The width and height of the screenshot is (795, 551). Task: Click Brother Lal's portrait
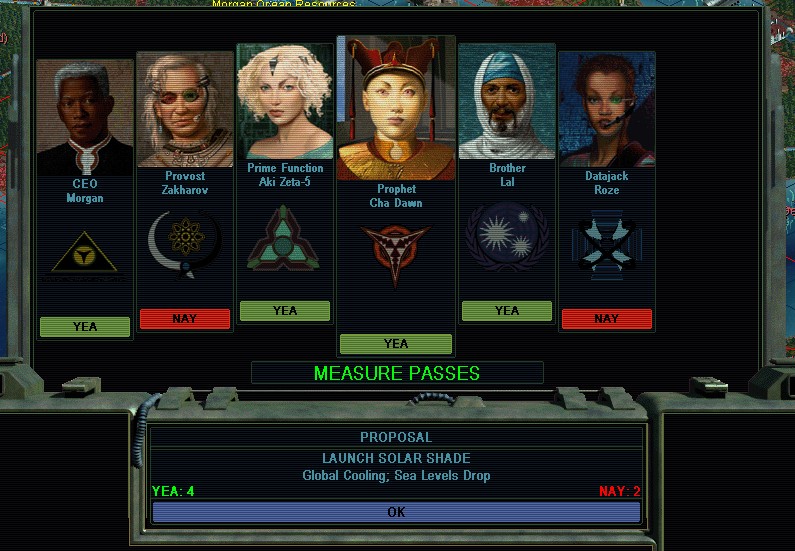click(507, 104)
